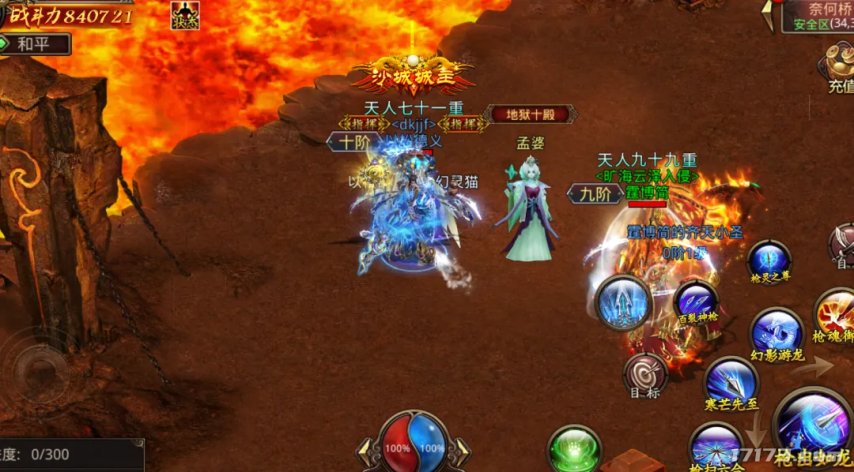Use the green paw orb skill
Screen dimensions: 854x472
(x=574, y=449)
